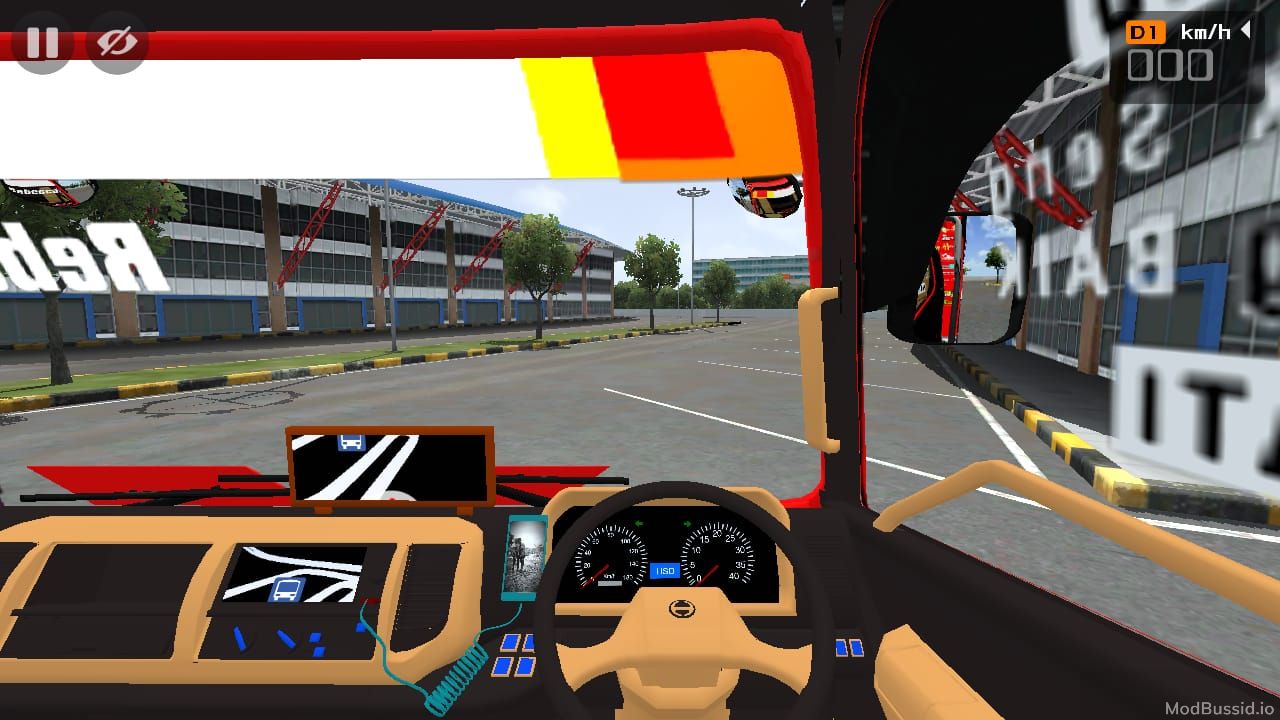Hide the HUD with the crossed-eye icon
This screenshot has height=720, width=1280.
[118, 43]
